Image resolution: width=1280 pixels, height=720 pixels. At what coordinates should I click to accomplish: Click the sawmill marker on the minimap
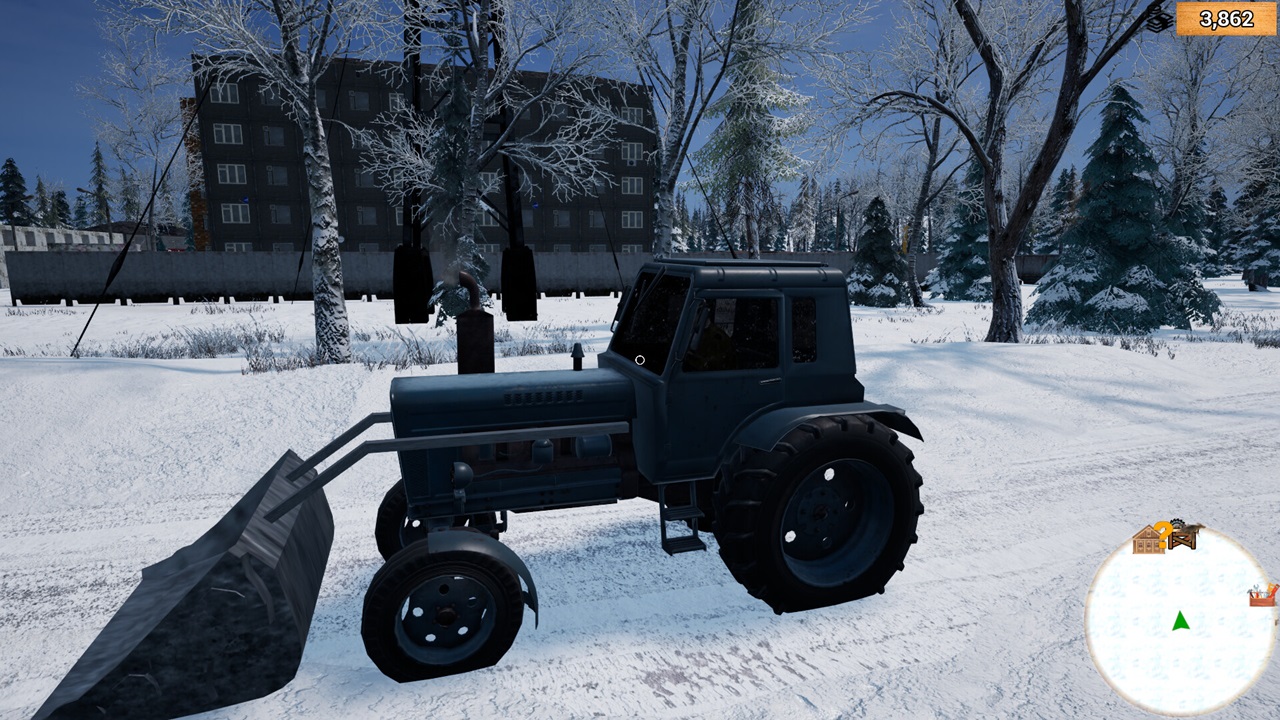coord(1182,537)
